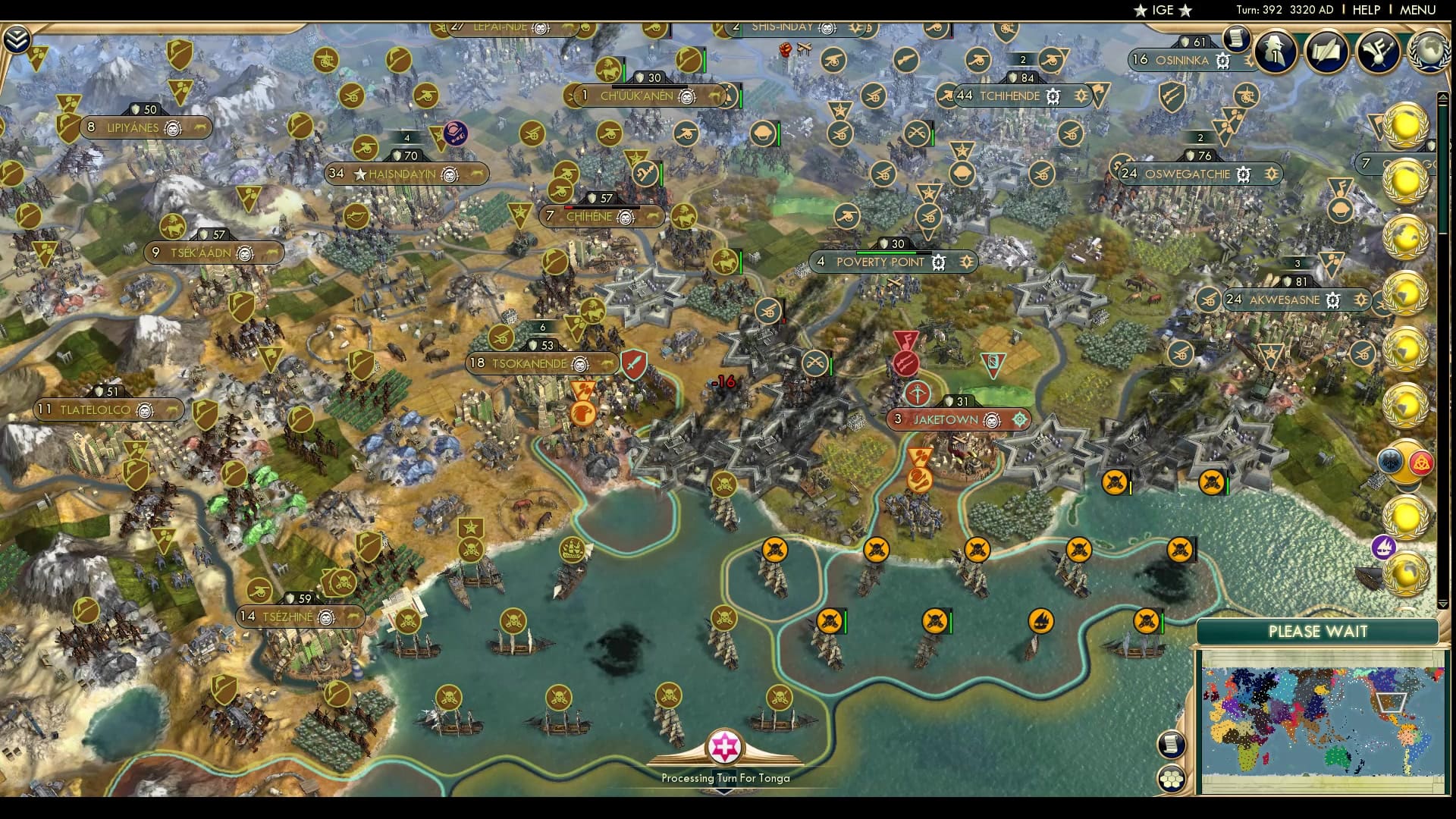Select the Tsokanende city banner
The height and width of the screenshot is (819, 1456).
(x=538, y=362)
